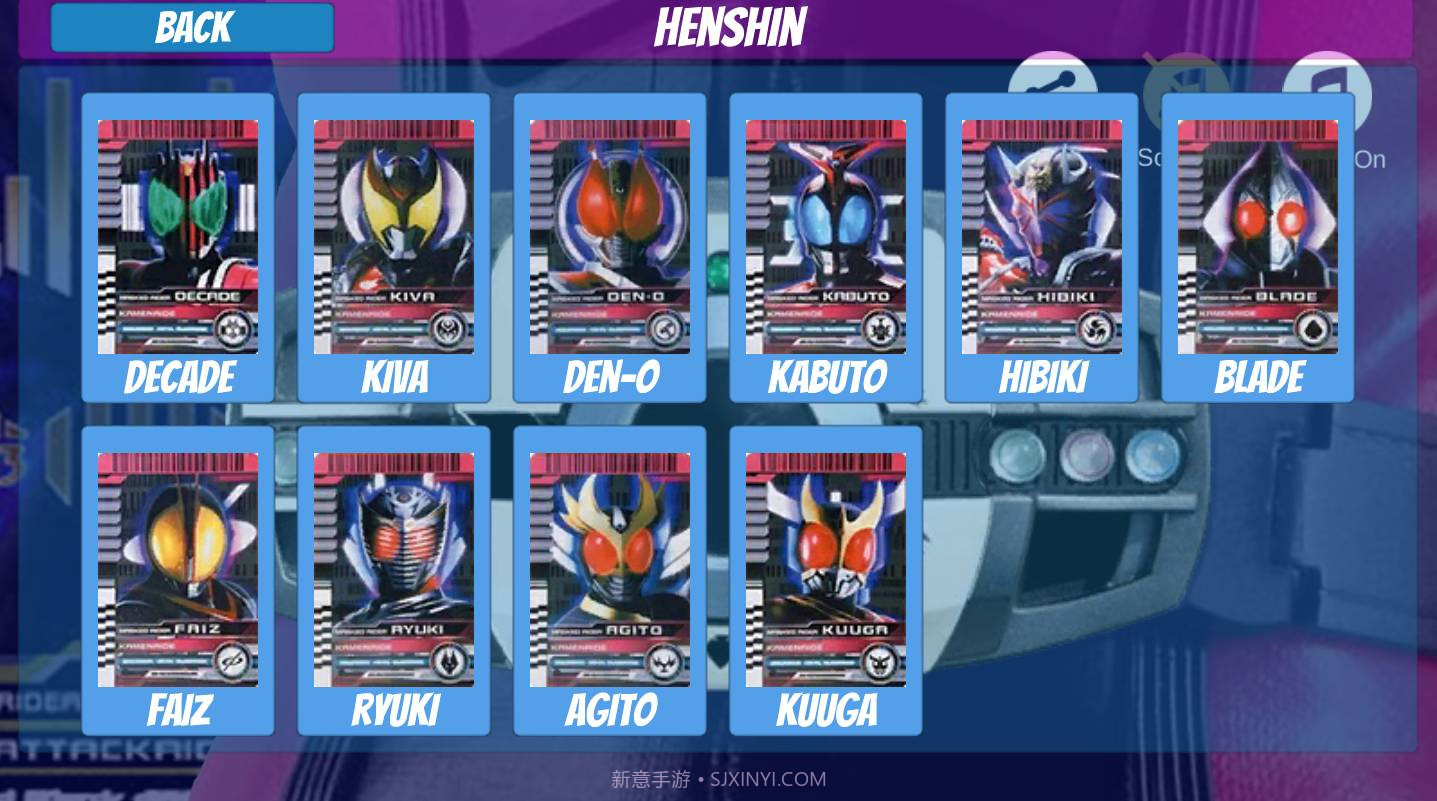The image size is (1437, 801).
Task: Select the Kuuga rider card
Action: coord(826,571)
